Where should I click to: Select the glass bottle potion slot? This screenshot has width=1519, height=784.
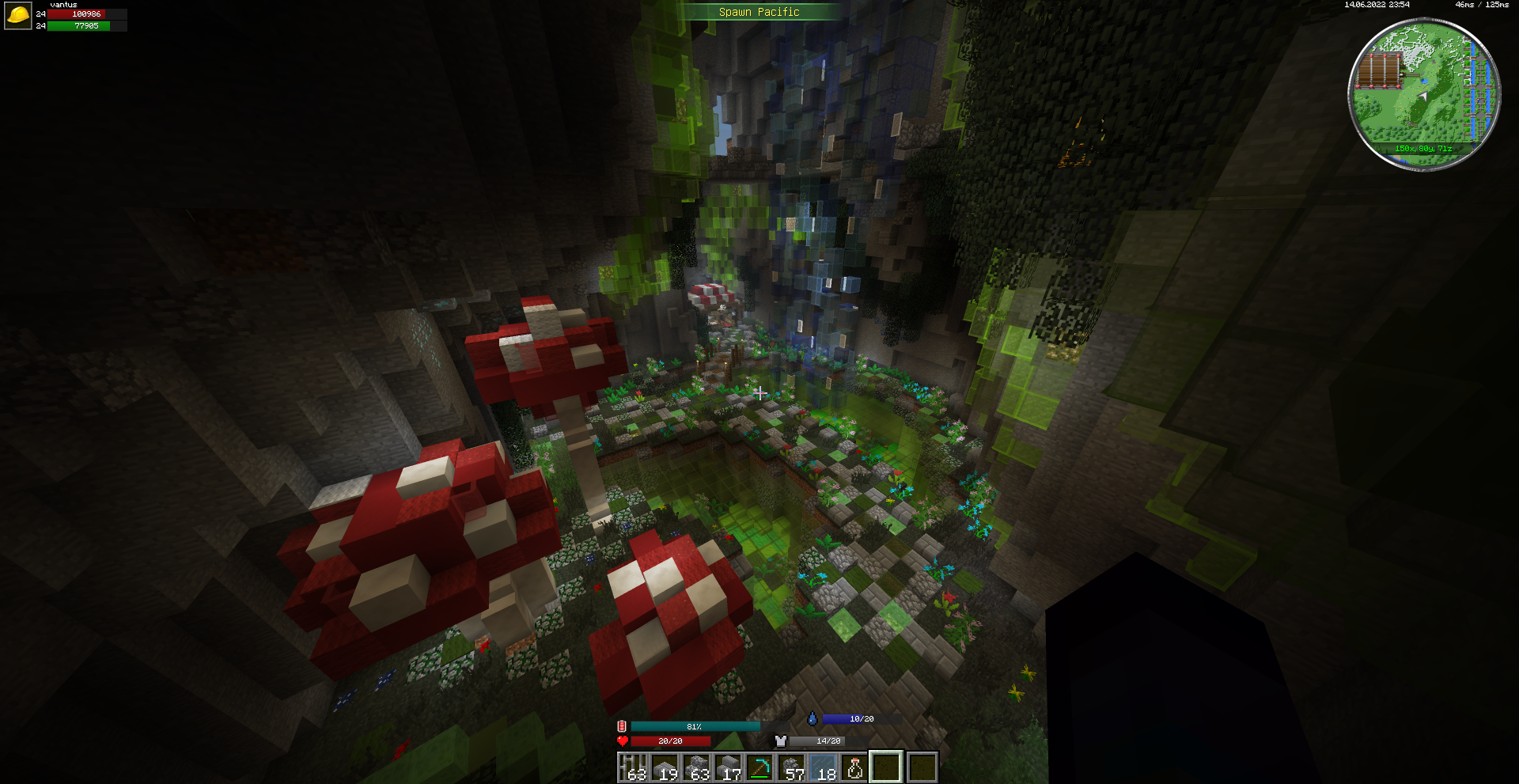854,767
